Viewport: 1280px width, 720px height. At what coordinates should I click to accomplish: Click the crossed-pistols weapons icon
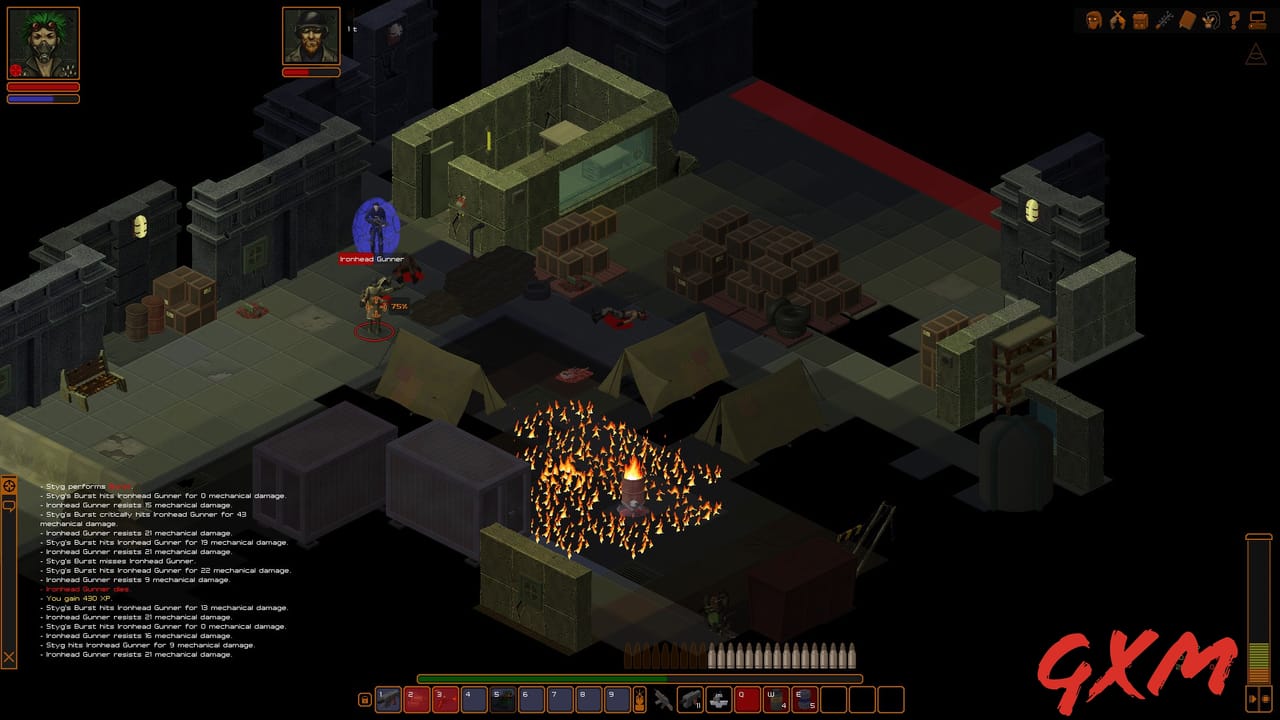[x=1117, y=20]
